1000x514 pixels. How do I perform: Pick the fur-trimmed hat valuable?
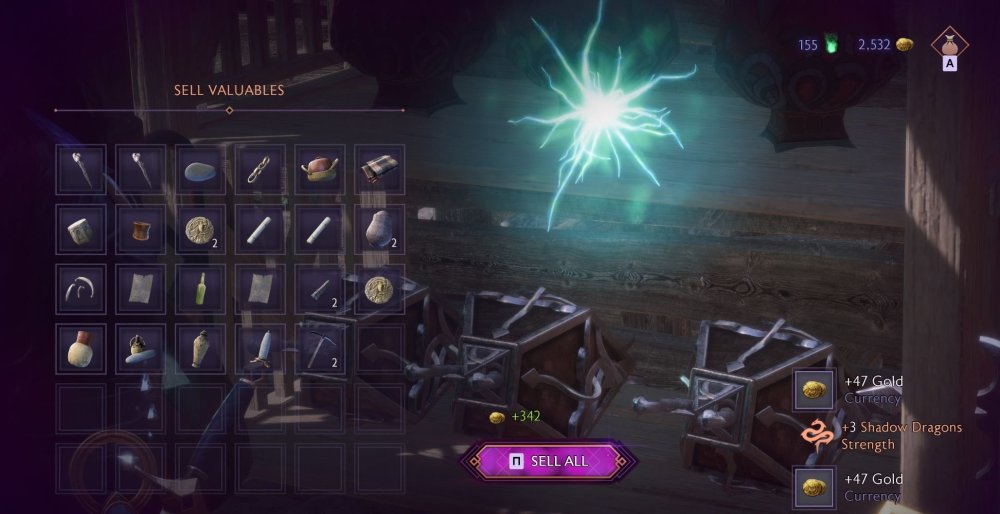pos(320,170)
